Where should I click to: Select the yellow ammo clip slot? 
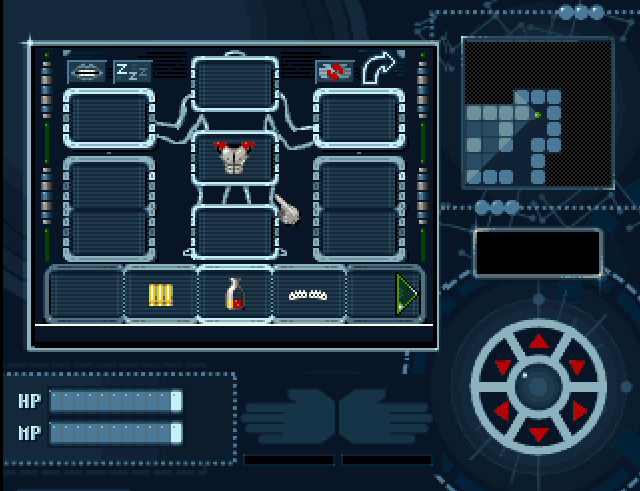(160, 294)
